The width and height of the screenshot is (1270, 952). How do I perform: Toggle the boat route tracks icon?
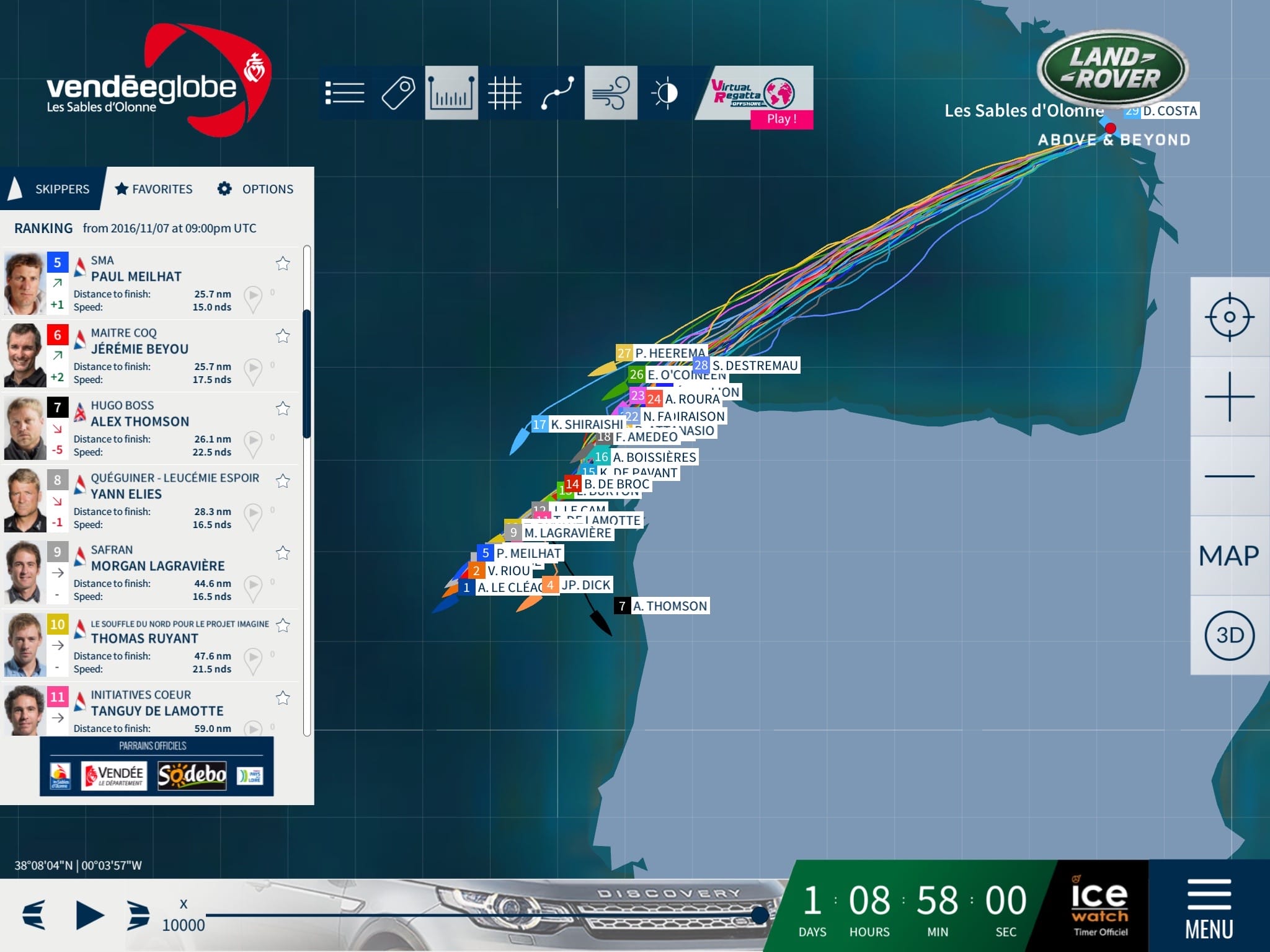pyautogui.click(x=557, y=93)
